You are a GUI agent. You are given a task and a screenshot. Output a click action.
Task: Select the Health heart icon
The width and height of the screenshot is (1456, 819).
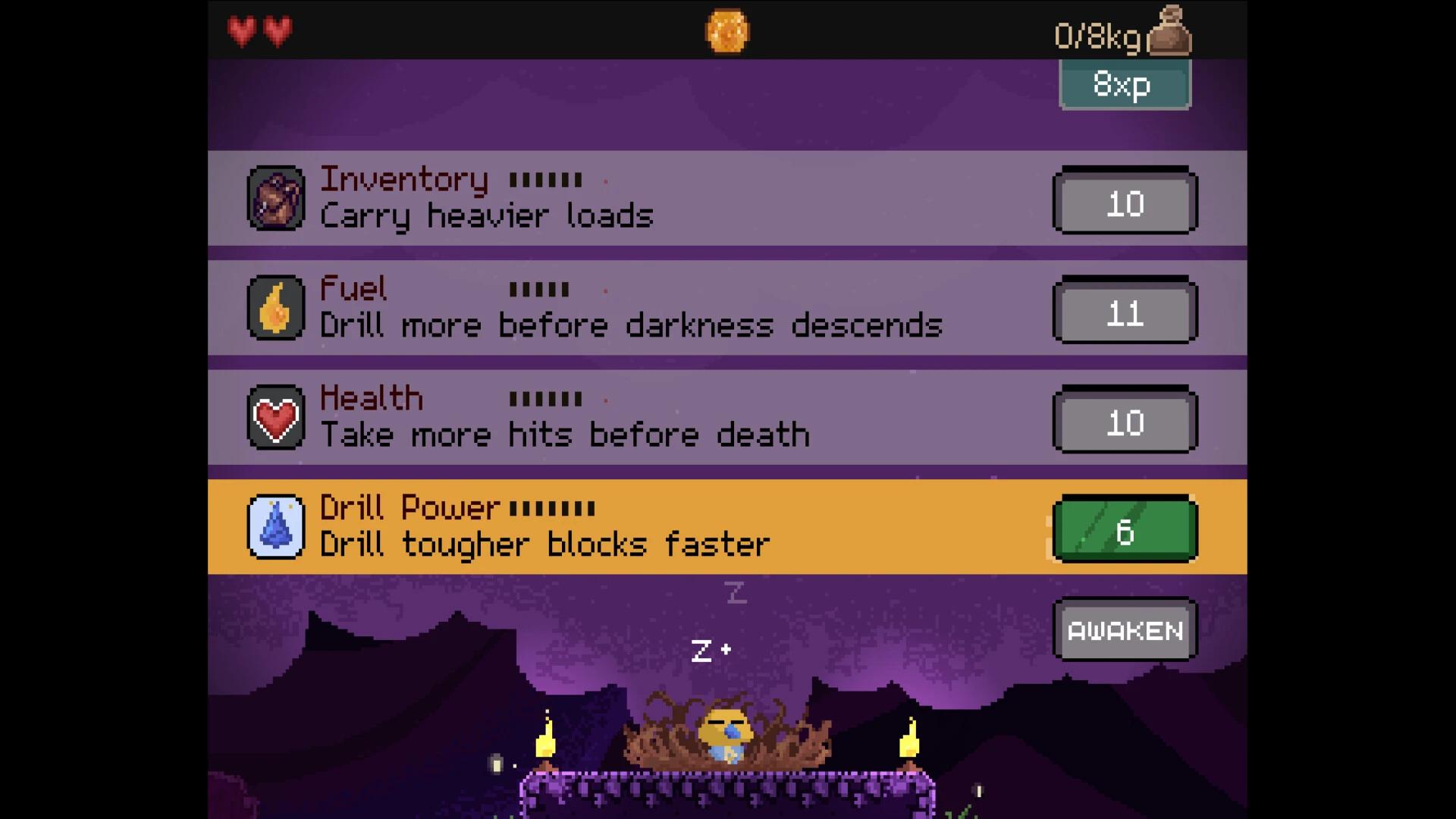coord(276,416)
